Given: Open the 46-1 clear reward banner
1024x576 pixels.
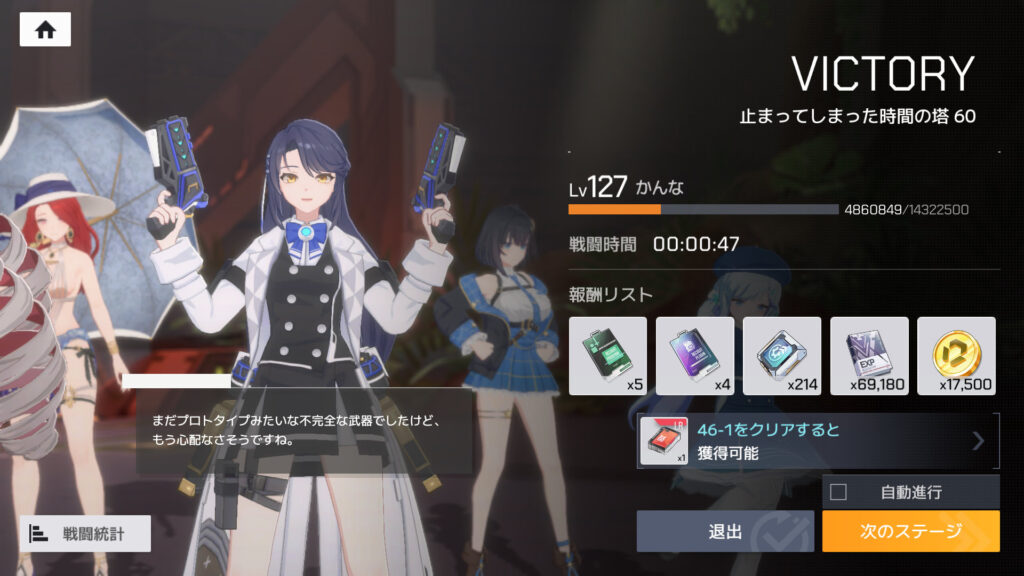Looking at the screenshot, I should 818,441.
